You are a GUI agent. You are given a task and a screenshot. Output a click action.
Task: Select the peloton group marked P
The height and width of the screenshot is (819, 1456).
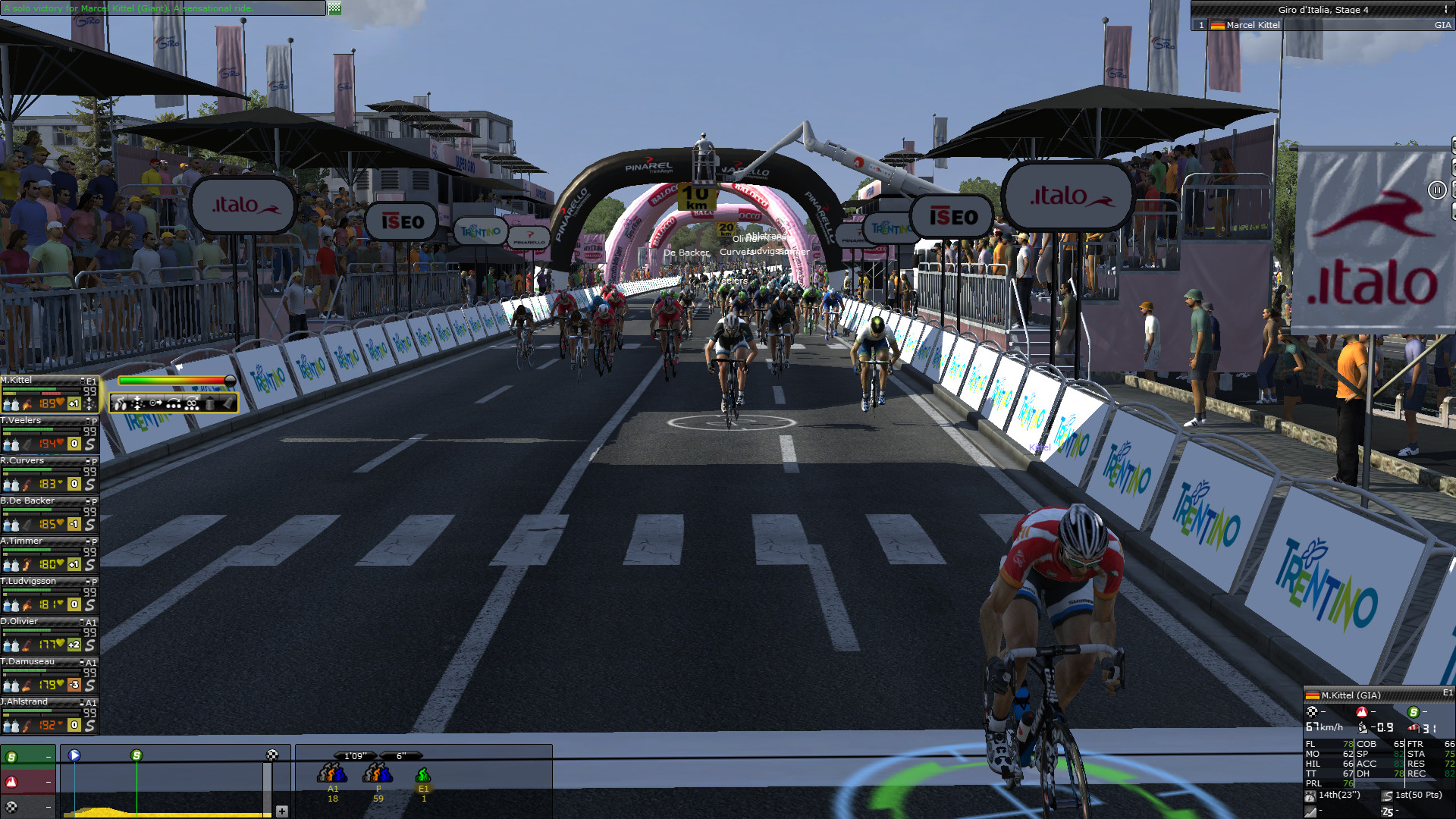click(x=378, y=773)
